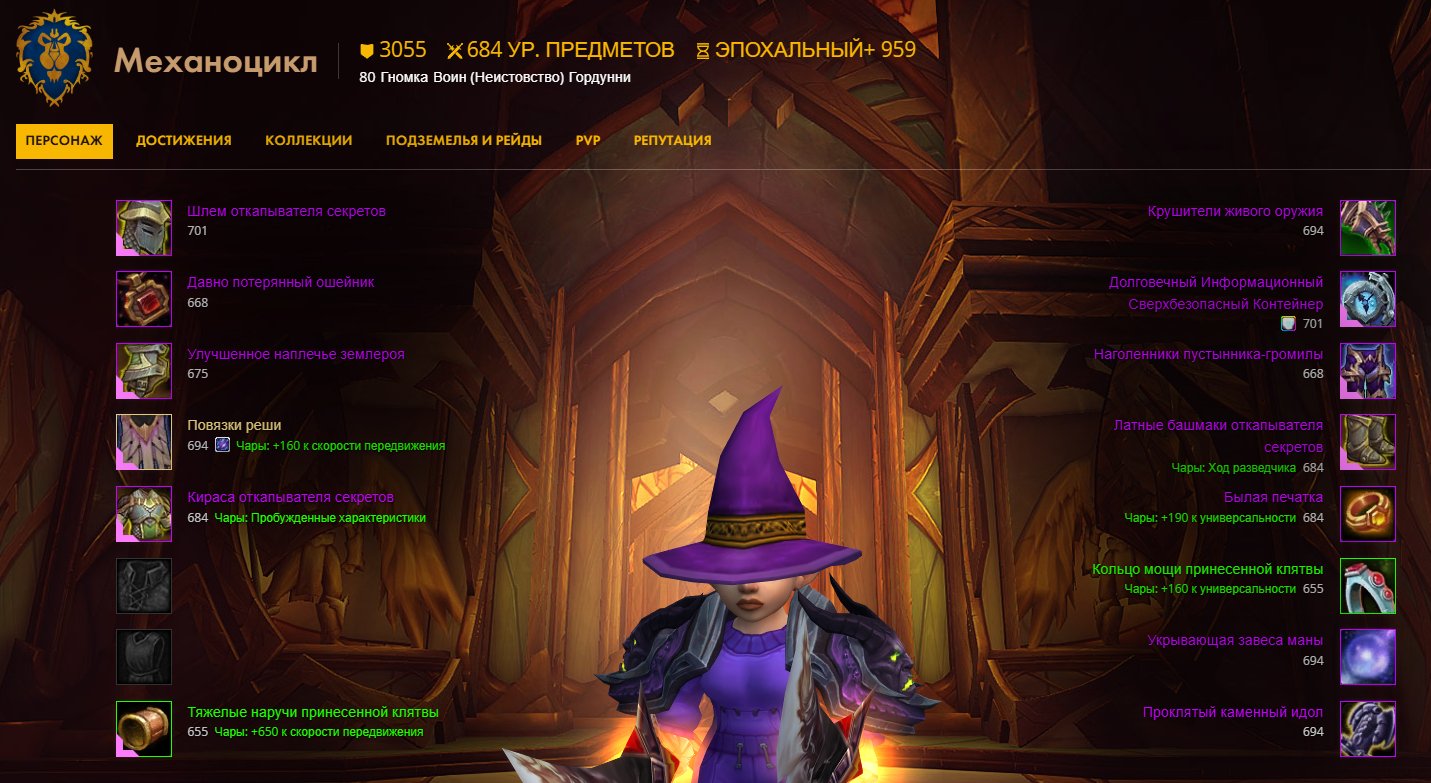The height and width of the screenshot is (783, 1431).
Task: Click the Наголенники пустынника-громилы leggings icon
Action: tap(1368, 369)
